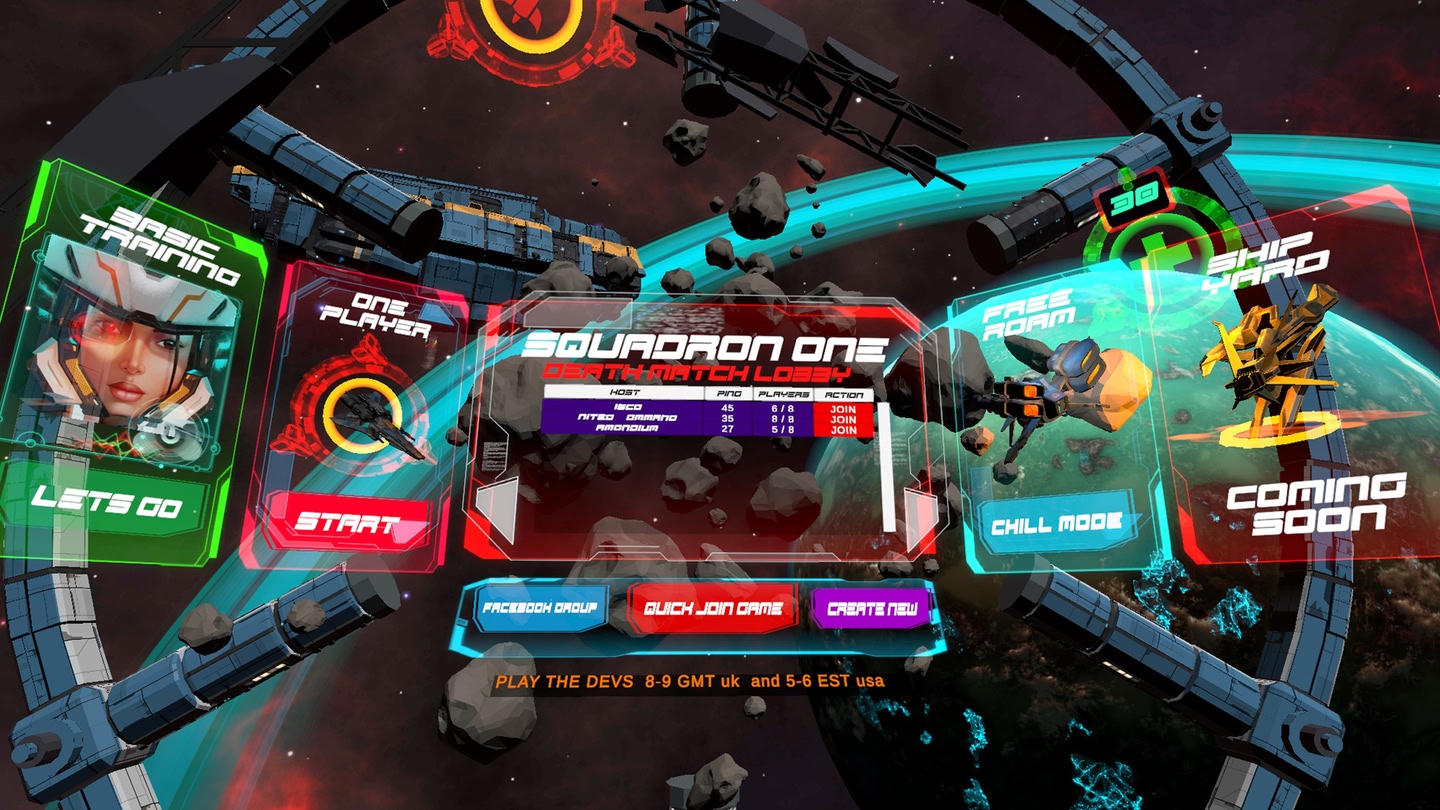Join the ISCO hosted match
This screenshot has width=1440, height=810.
click(x=843, y=409)
